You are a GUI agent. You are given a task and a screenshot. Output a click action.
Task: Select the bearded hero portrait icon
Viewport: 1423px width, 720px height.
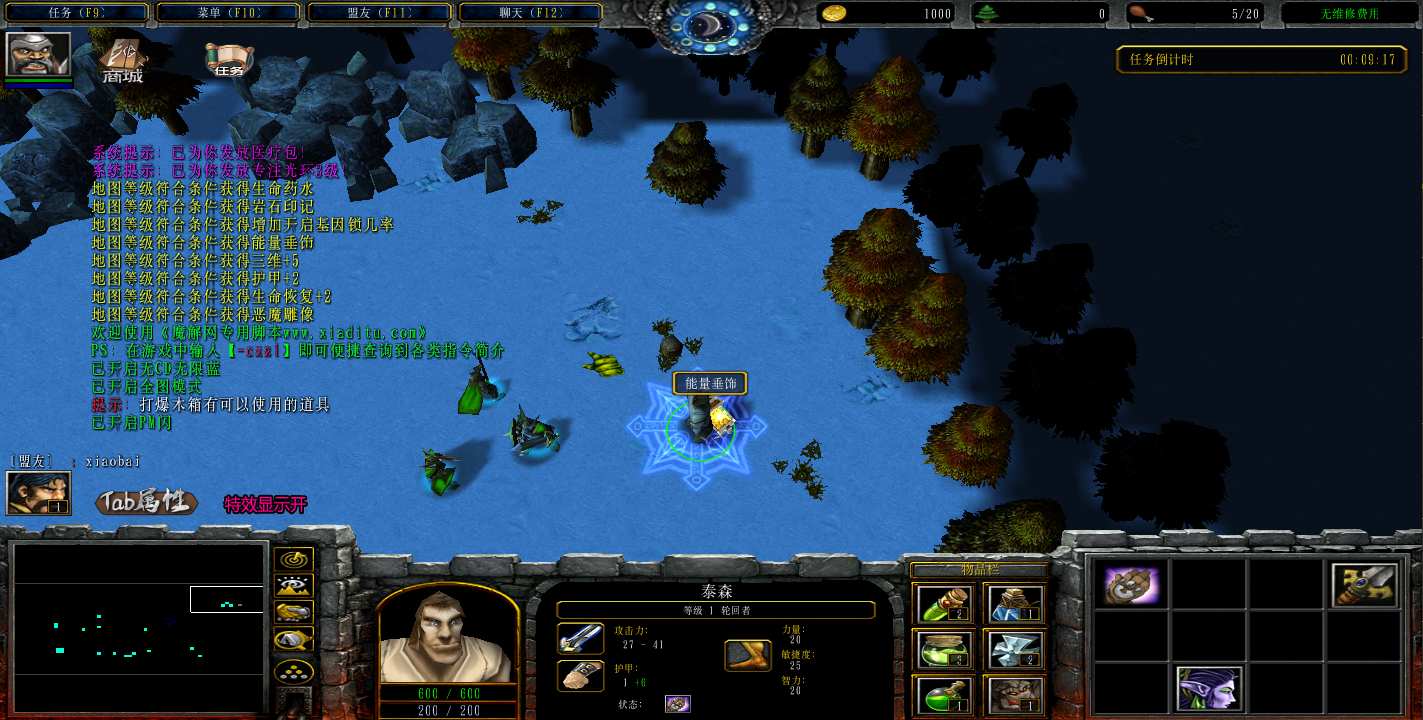pos(38,54)
